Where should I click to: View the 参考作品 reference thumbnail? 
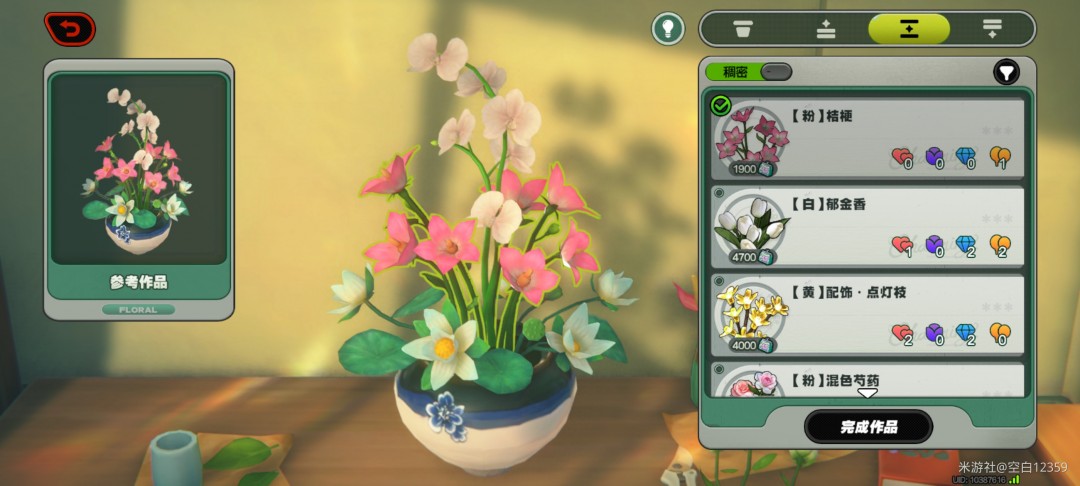coord(139,170)
